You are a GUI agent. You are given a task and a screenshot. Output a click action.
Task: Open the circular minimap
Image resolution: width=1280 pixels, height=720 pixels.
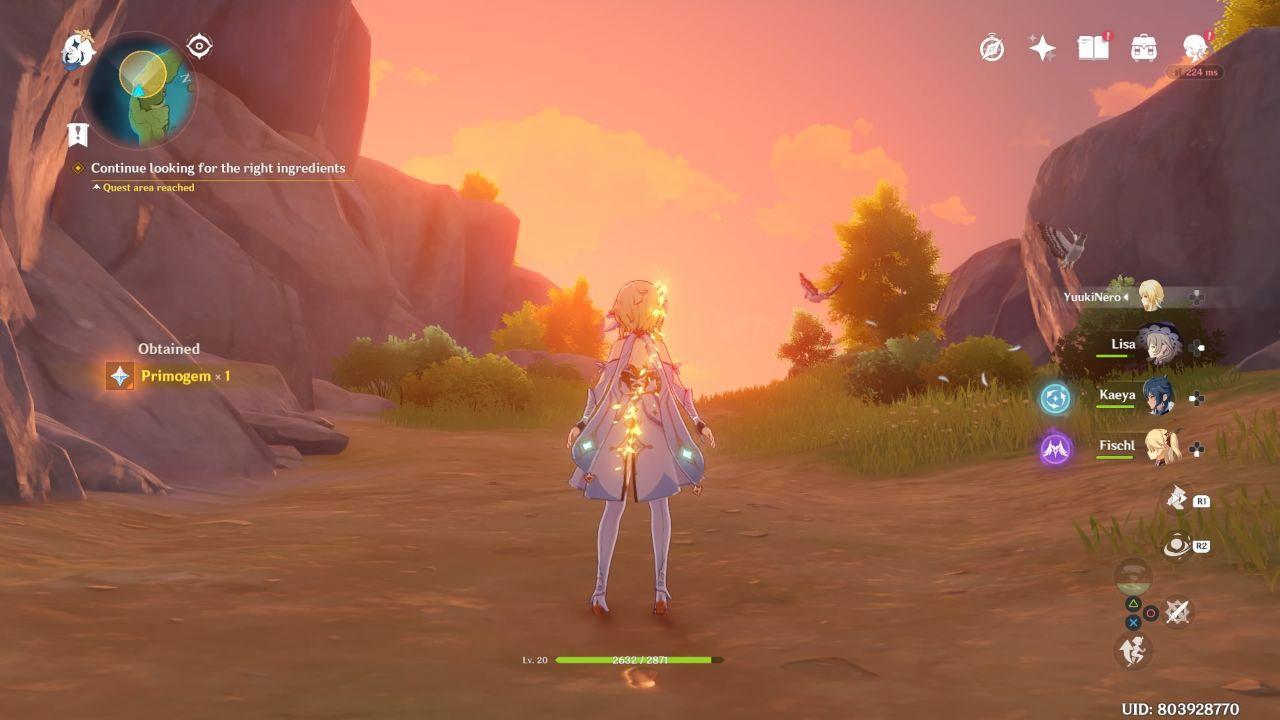coord(140,89)
